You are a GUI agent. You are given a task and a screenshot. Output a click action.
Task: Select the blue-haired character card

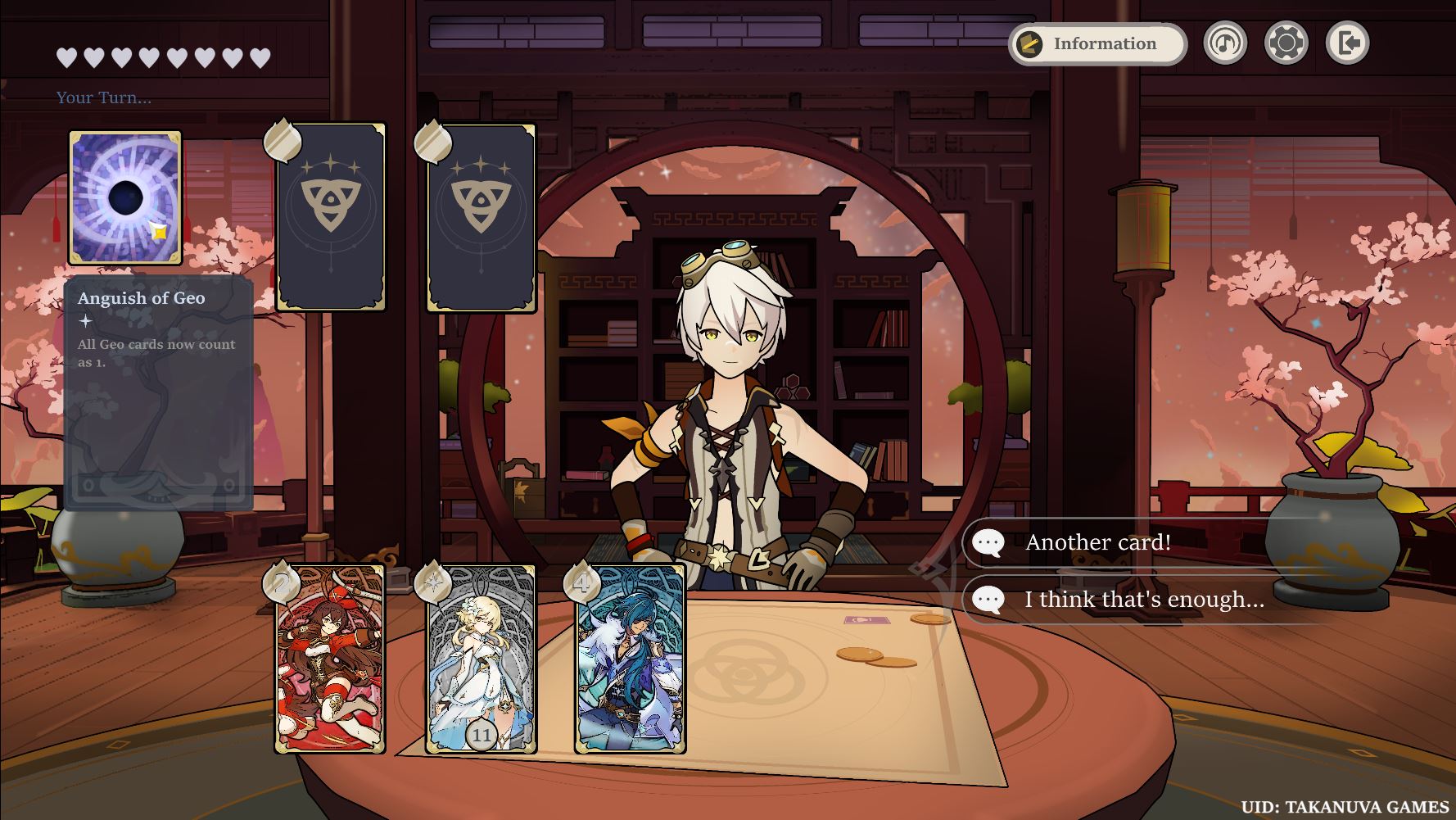pyautogui.click(x=630, y=659)
